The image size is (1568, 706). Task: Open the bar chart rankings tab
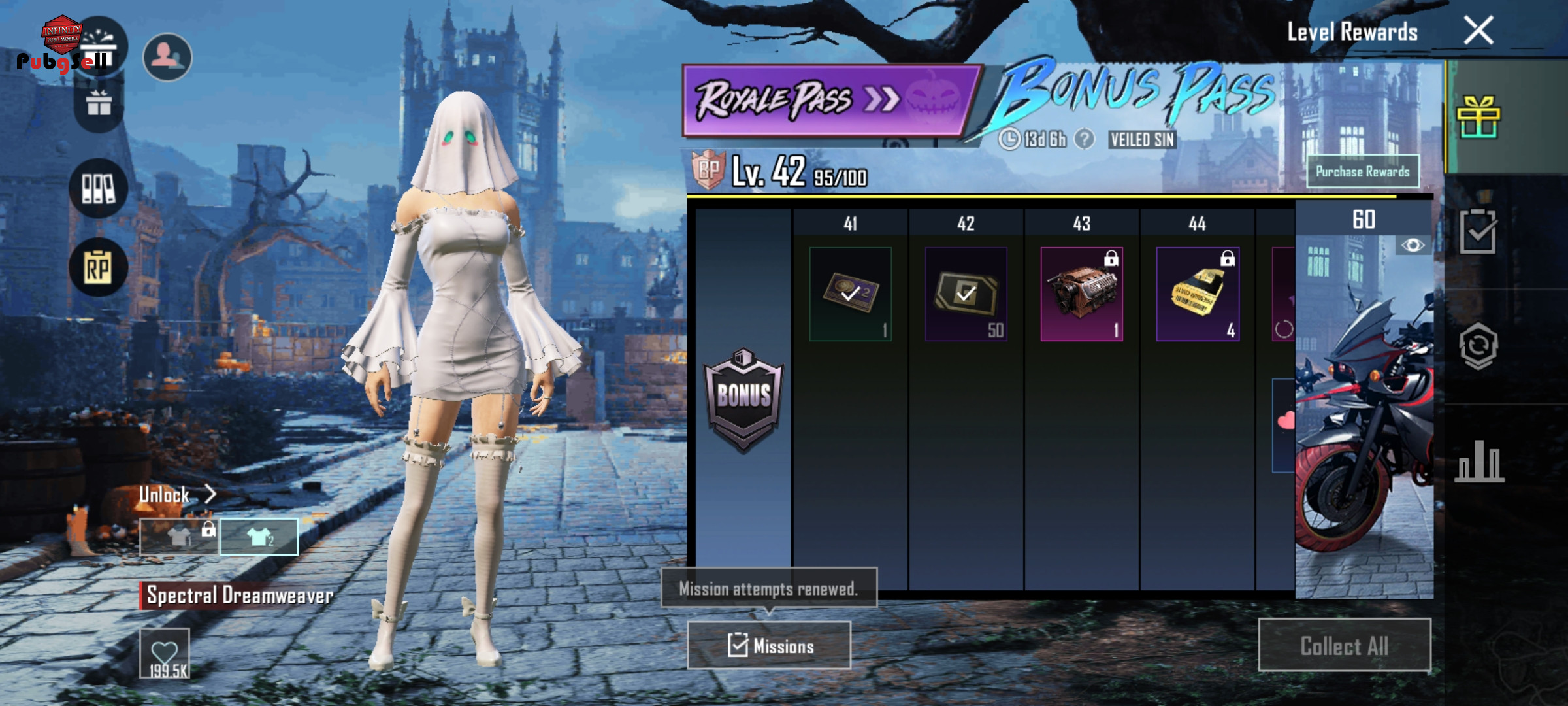(1479, 462)
